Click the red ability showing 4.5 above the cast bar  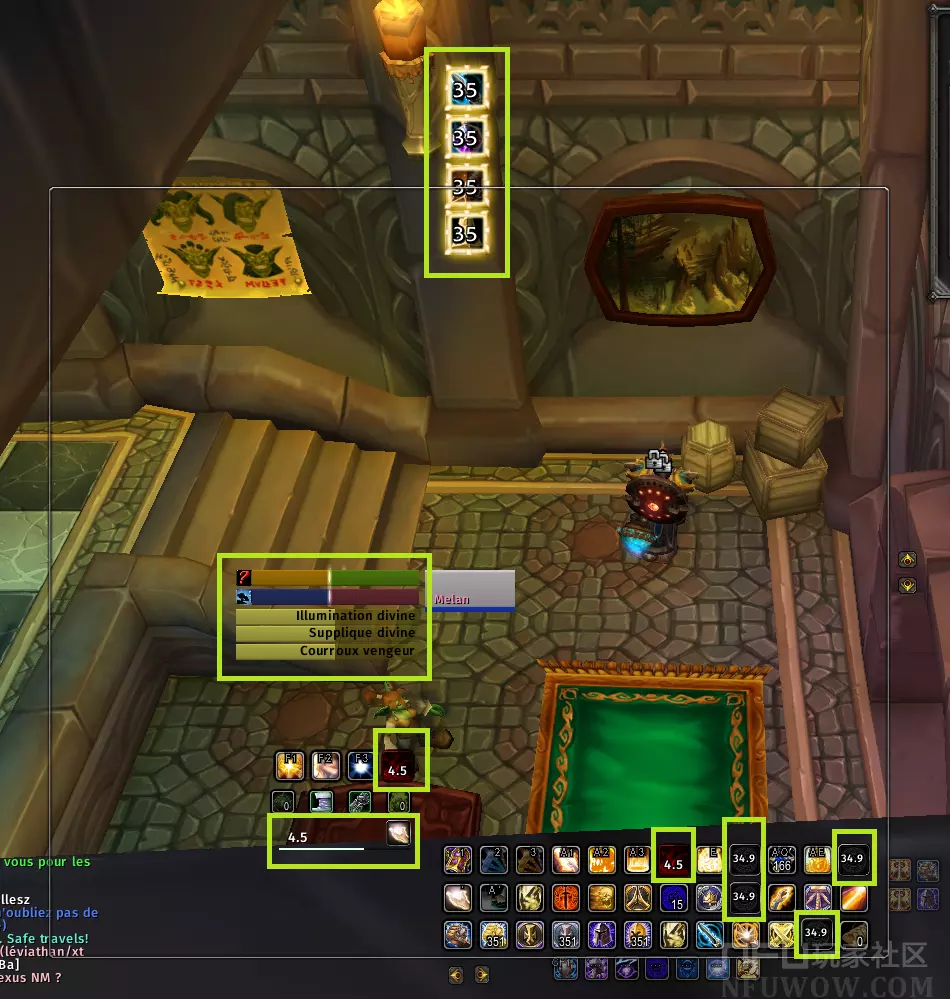pos(397,768)
